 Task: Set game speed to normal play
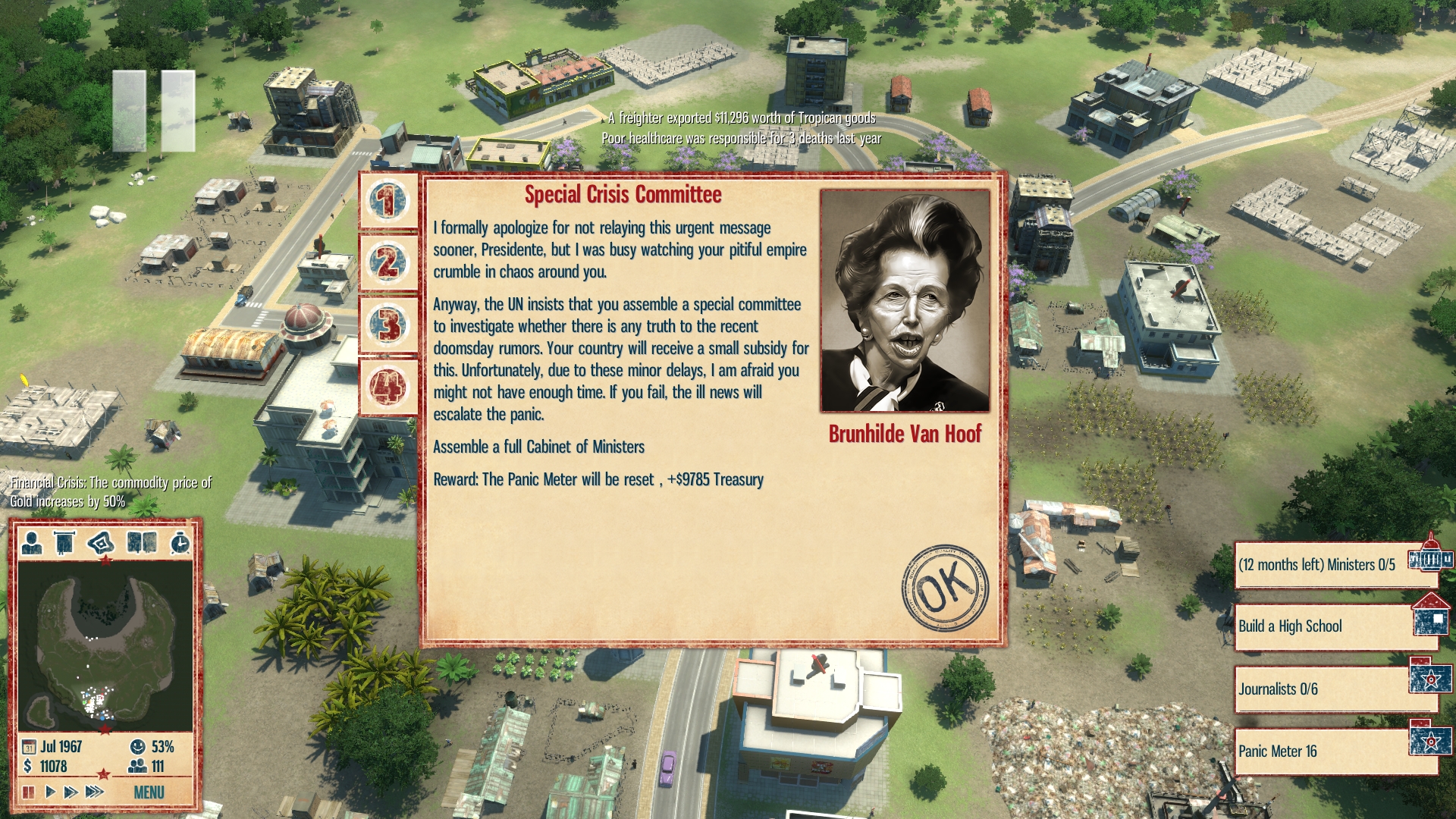50,792
